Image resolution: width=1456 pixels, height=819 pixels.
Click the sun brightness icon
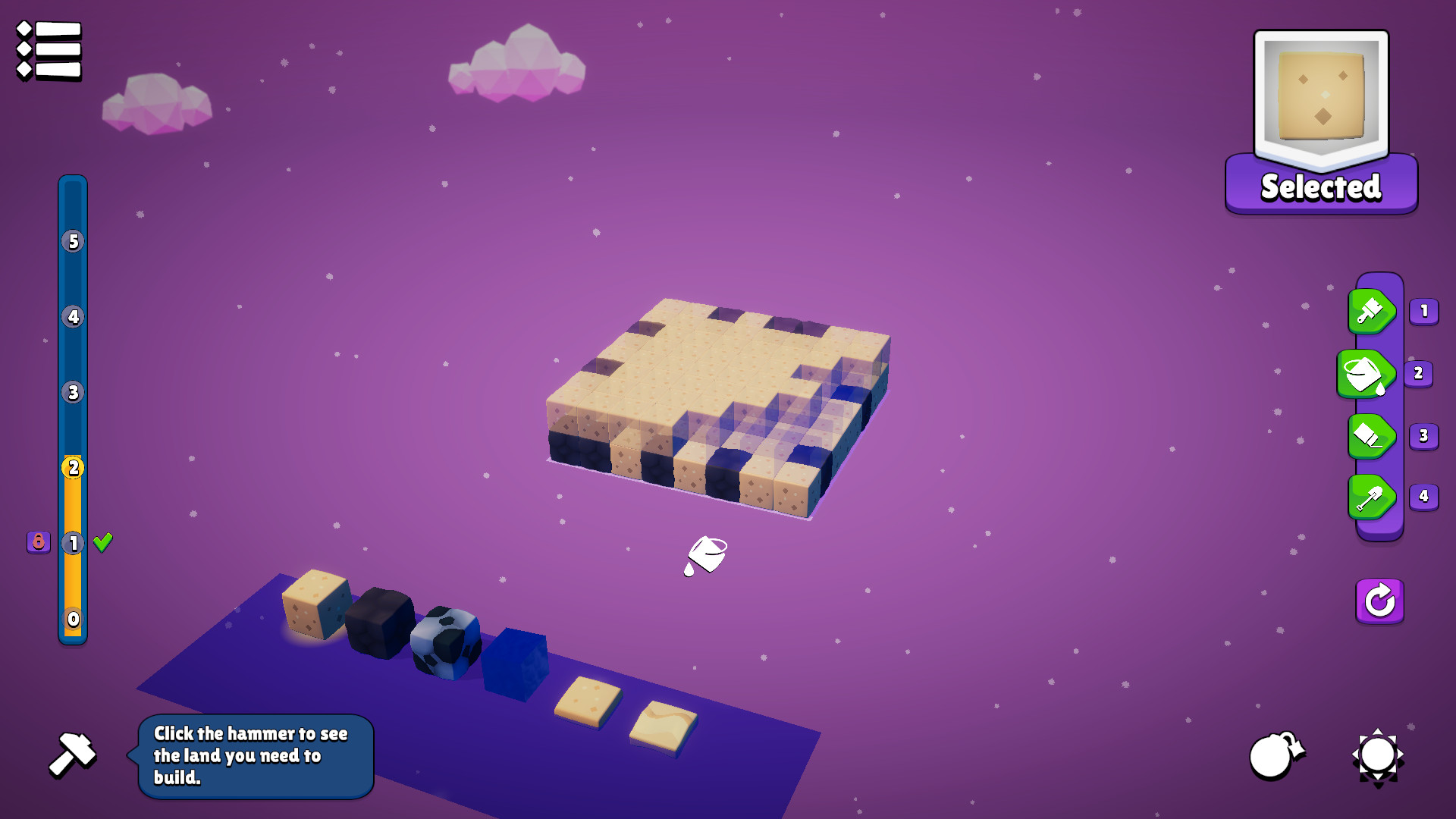tap(1377, 756)
